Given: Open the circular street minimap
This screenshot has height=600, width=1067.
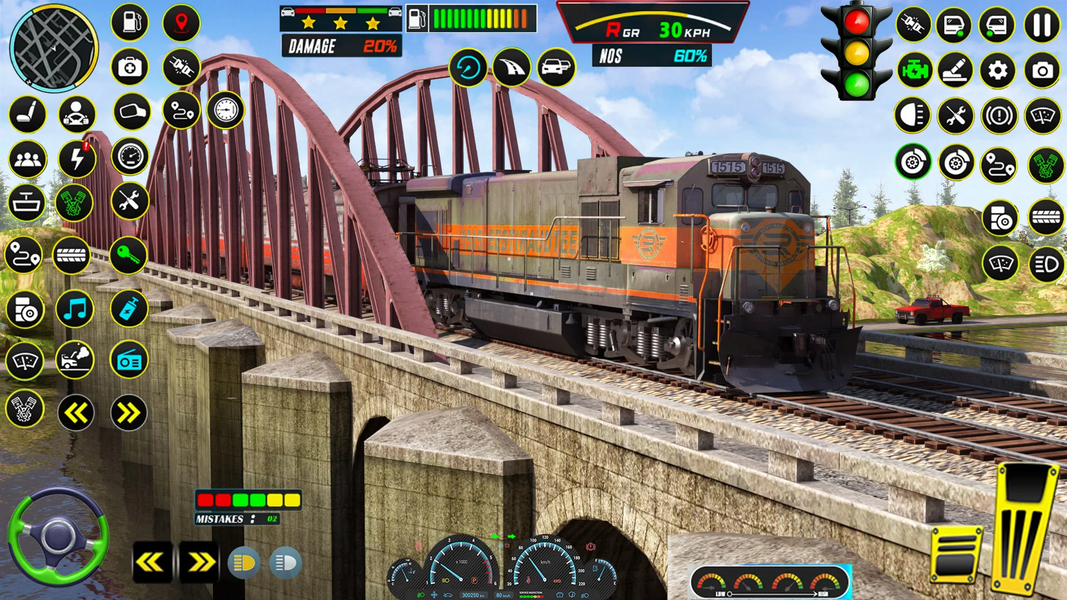Looking at the screenshot, I should (x=54, y=47).
